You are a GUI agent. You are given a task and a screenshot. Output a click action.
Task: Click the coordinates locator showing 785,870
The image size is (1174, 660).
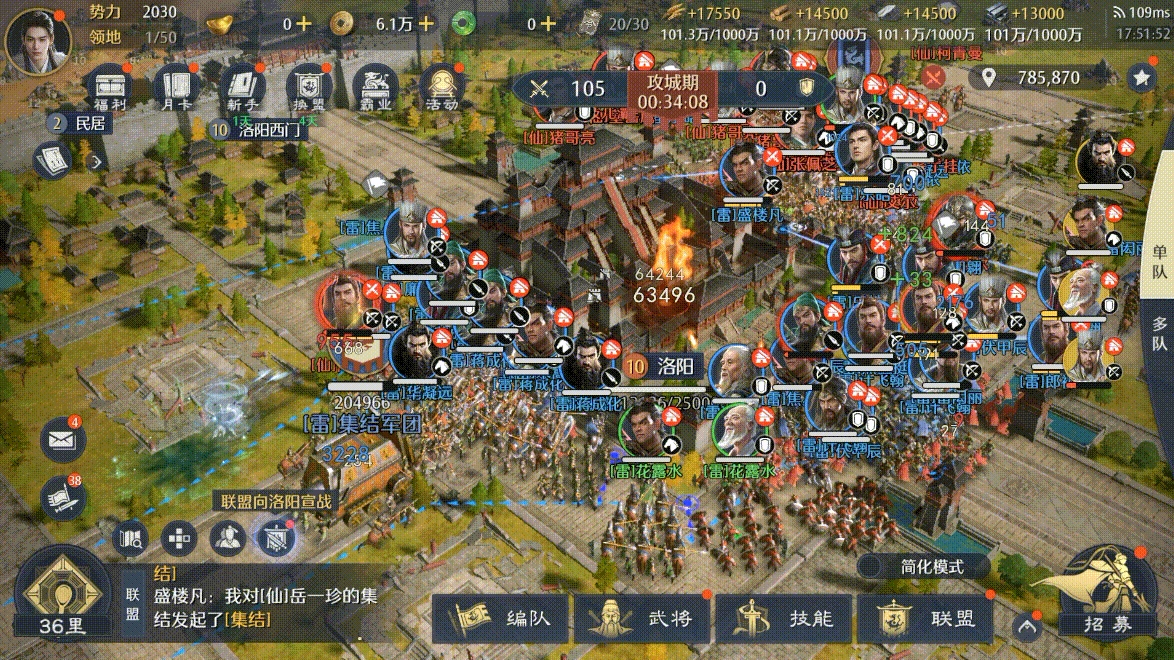pyautogui.click(x=1034, y=77)
